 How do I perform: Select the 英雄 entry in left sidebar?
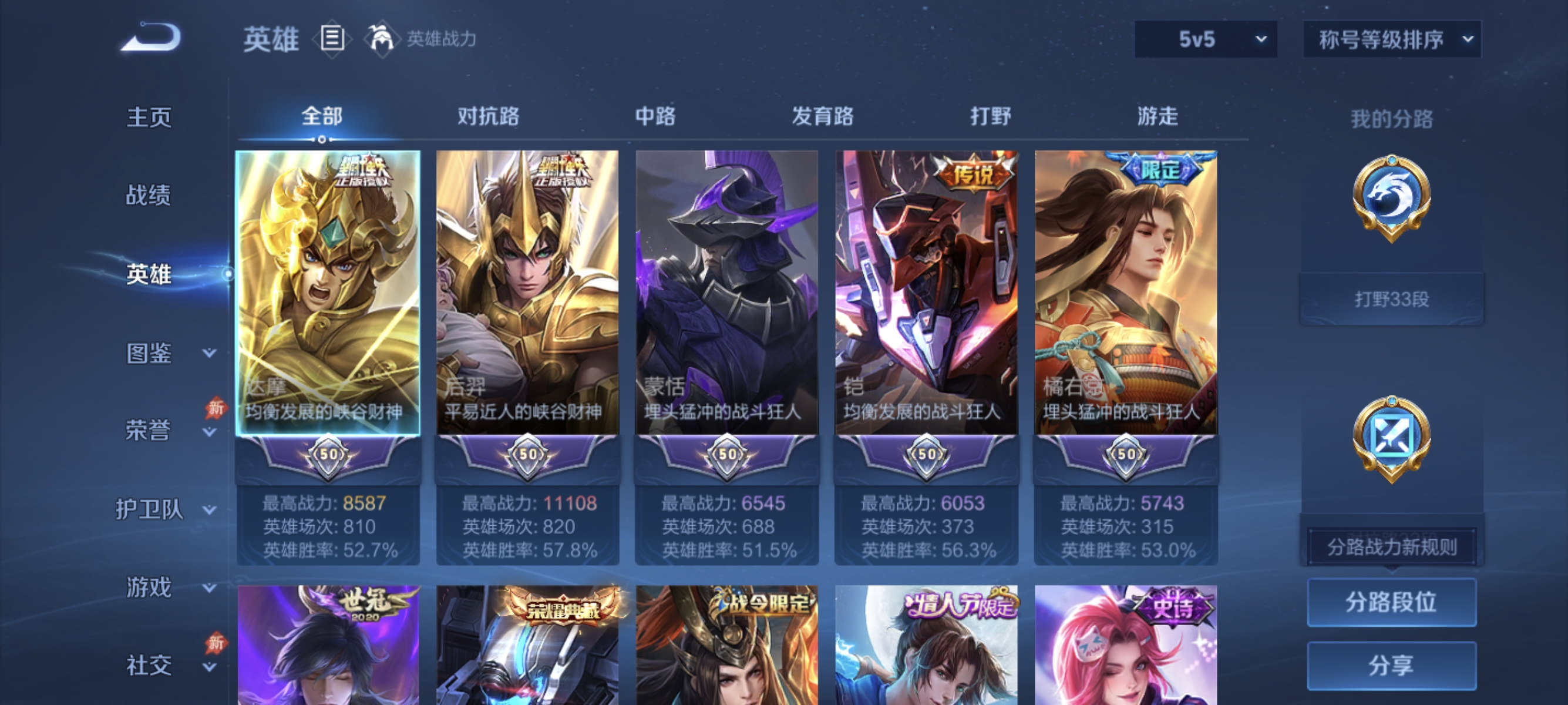(x=148, y=275)
